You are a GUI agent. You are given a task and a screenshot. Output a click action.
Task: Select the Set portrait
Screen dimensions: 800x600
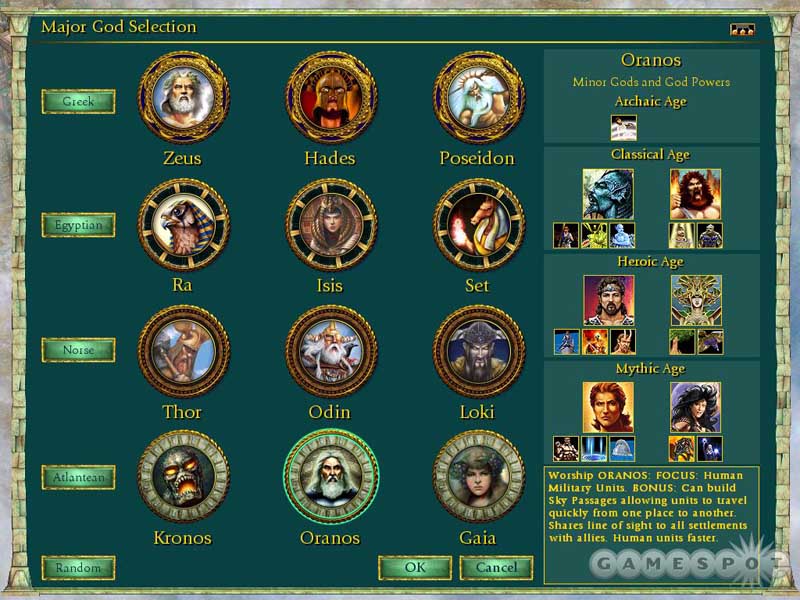[478, 224]
